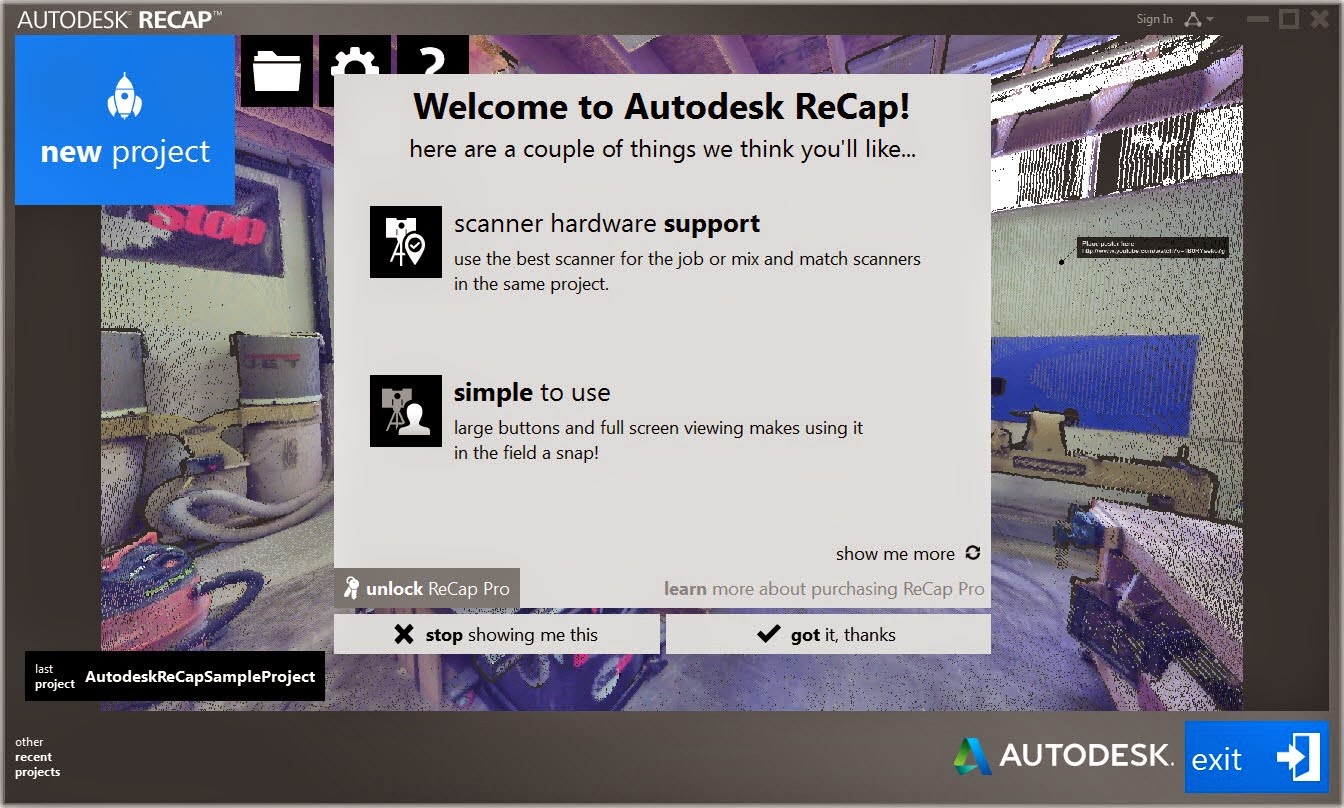Click the refresh icon next to show me more
Viewport: 1344px width, 808px height.
point(971,553)
